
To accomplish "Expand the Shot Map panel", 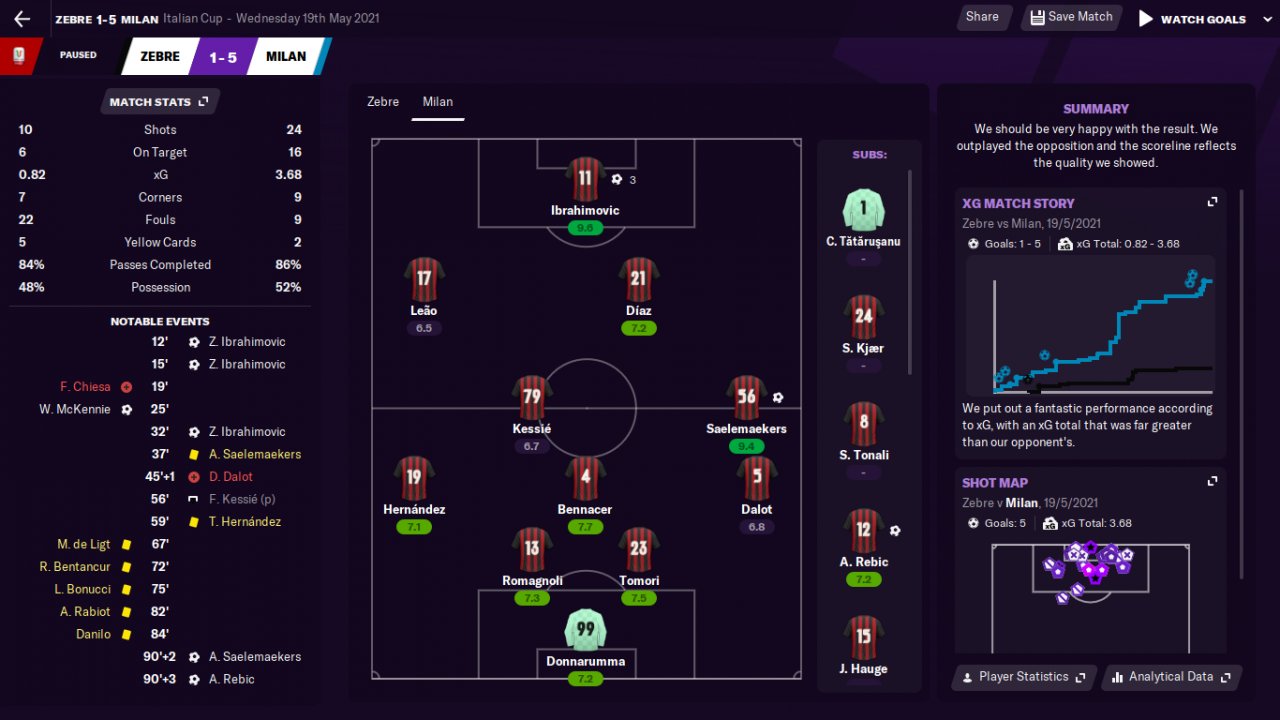I will pos(1212,482).
